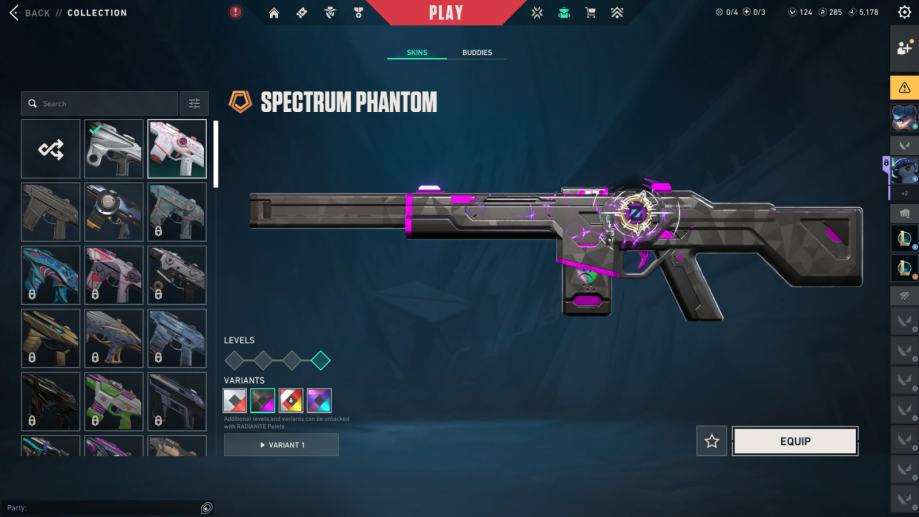Screen dimensions: 919x517
Task: Mark the skin as favorite with star
Action: 712,441
